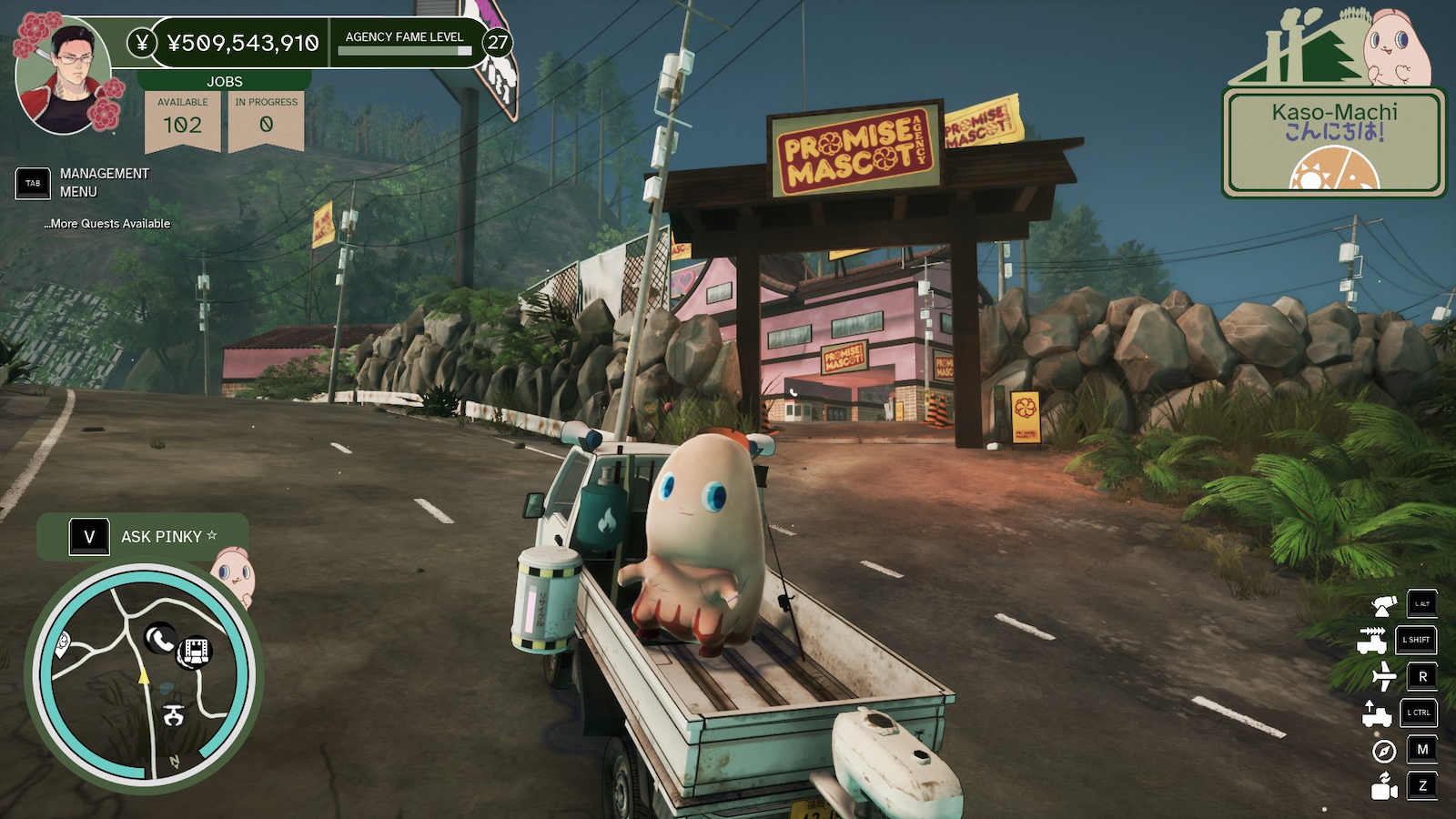Select the phone marker on the minimap

point(161,640)
